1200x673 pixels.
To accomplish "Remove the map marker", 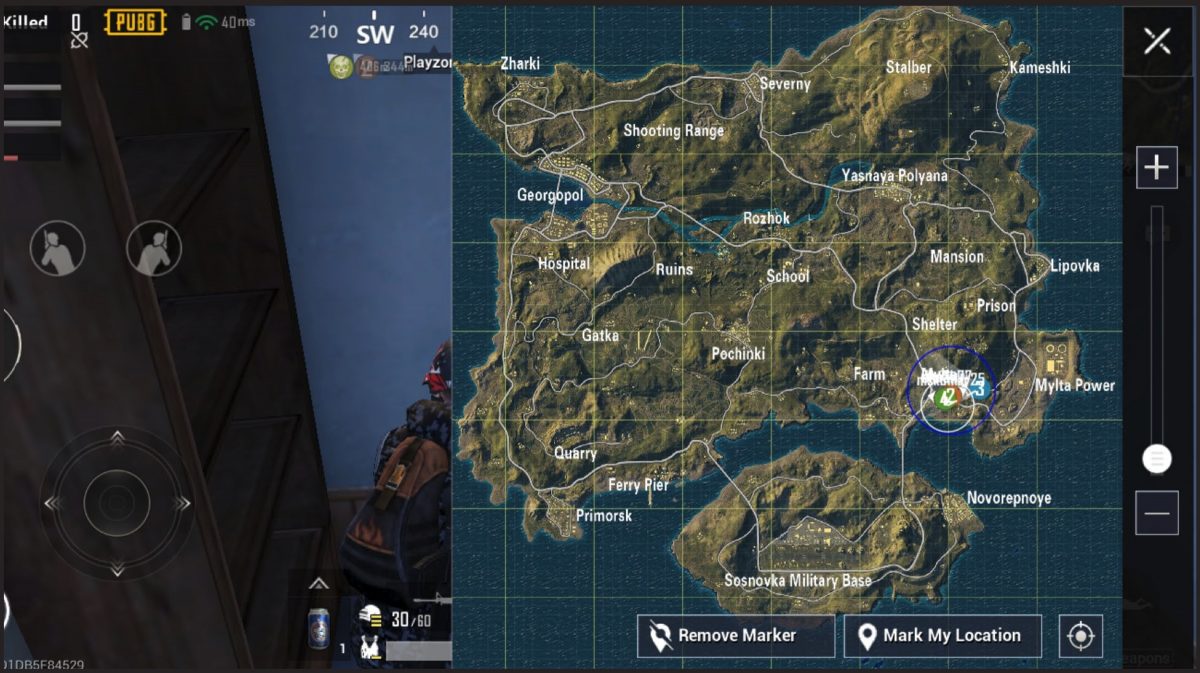I will coord(735,636).
